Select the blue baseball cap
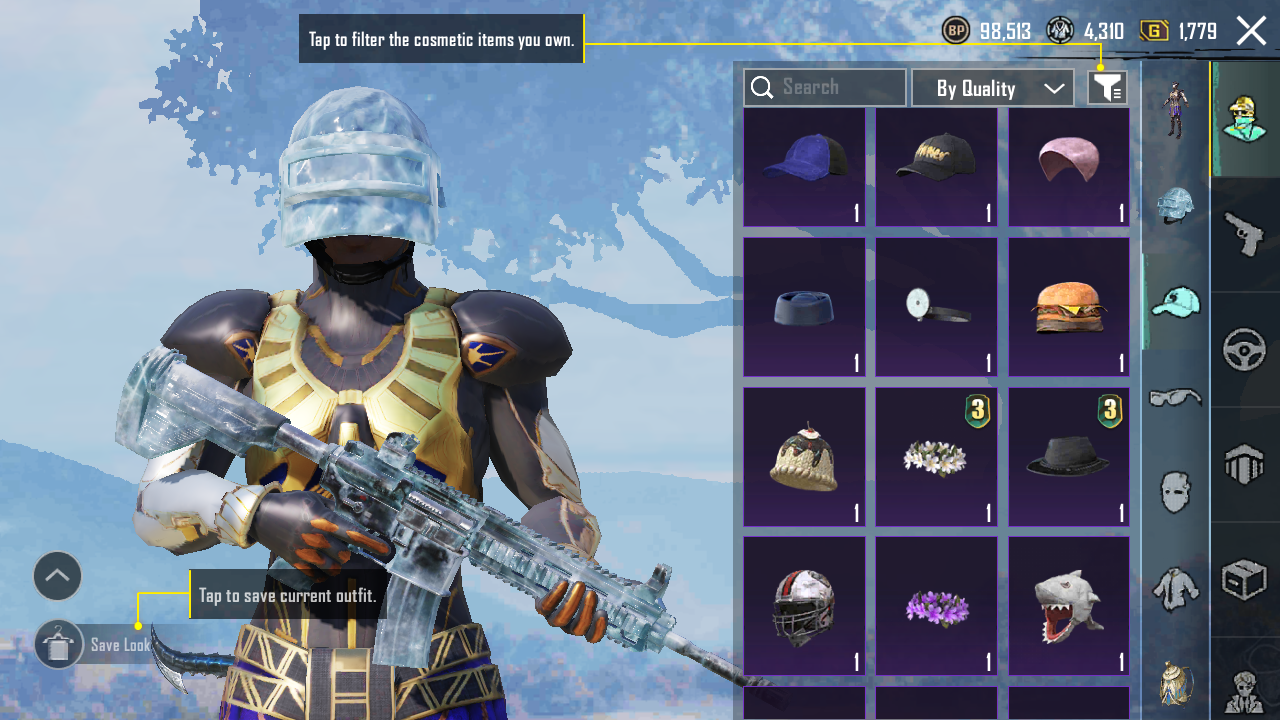 point(804,167)
